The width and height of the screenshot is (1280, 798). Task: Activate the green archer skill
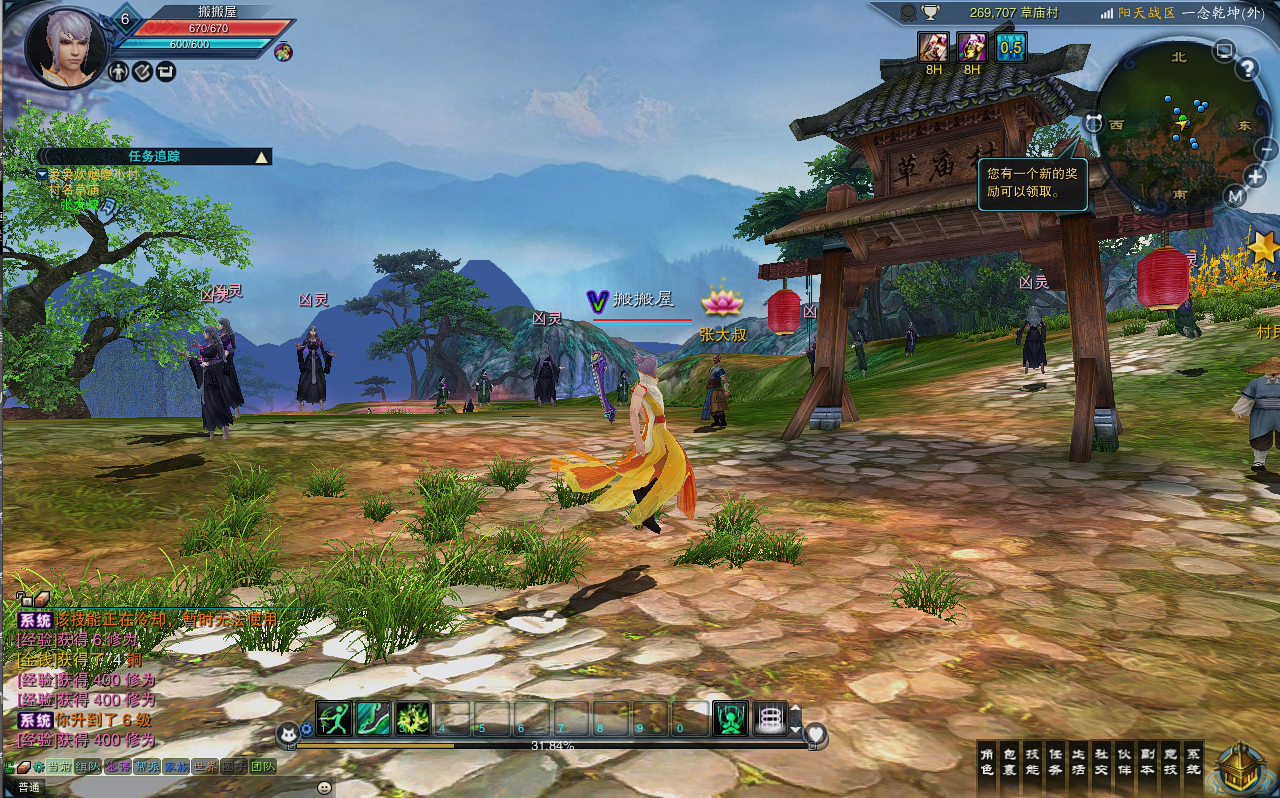click(334, 718)
